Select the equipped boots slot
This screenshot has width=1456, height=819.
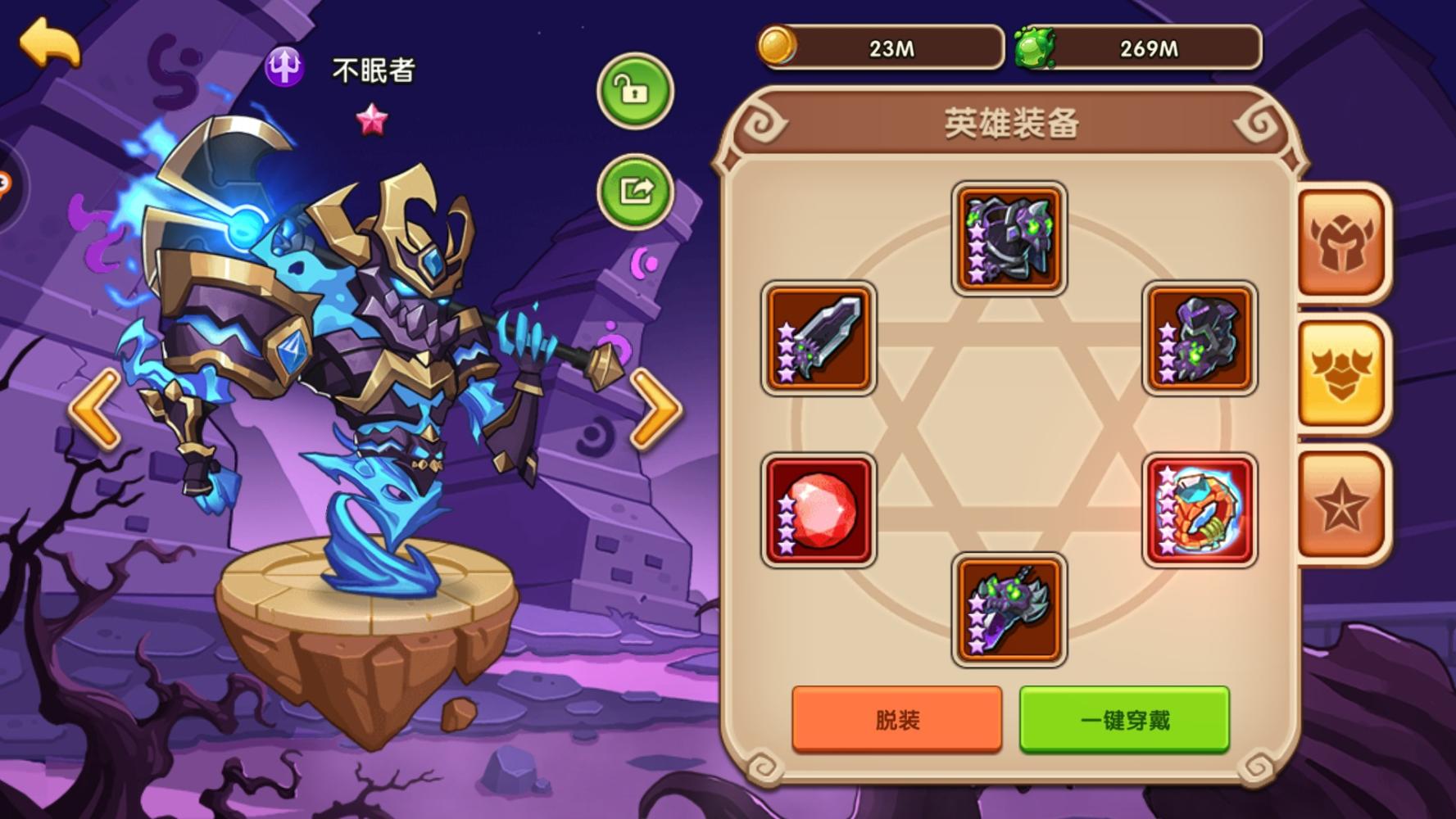click(x=1009, y=609)
